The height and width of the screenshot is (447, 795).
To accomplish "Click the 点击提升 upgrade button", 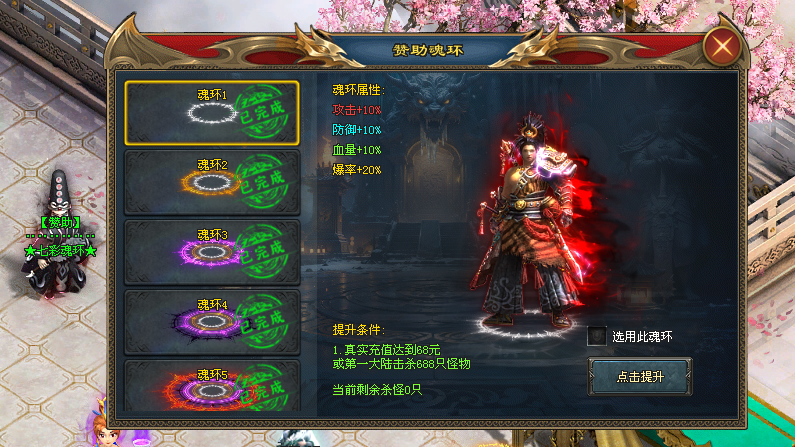I will coord(639,376).
